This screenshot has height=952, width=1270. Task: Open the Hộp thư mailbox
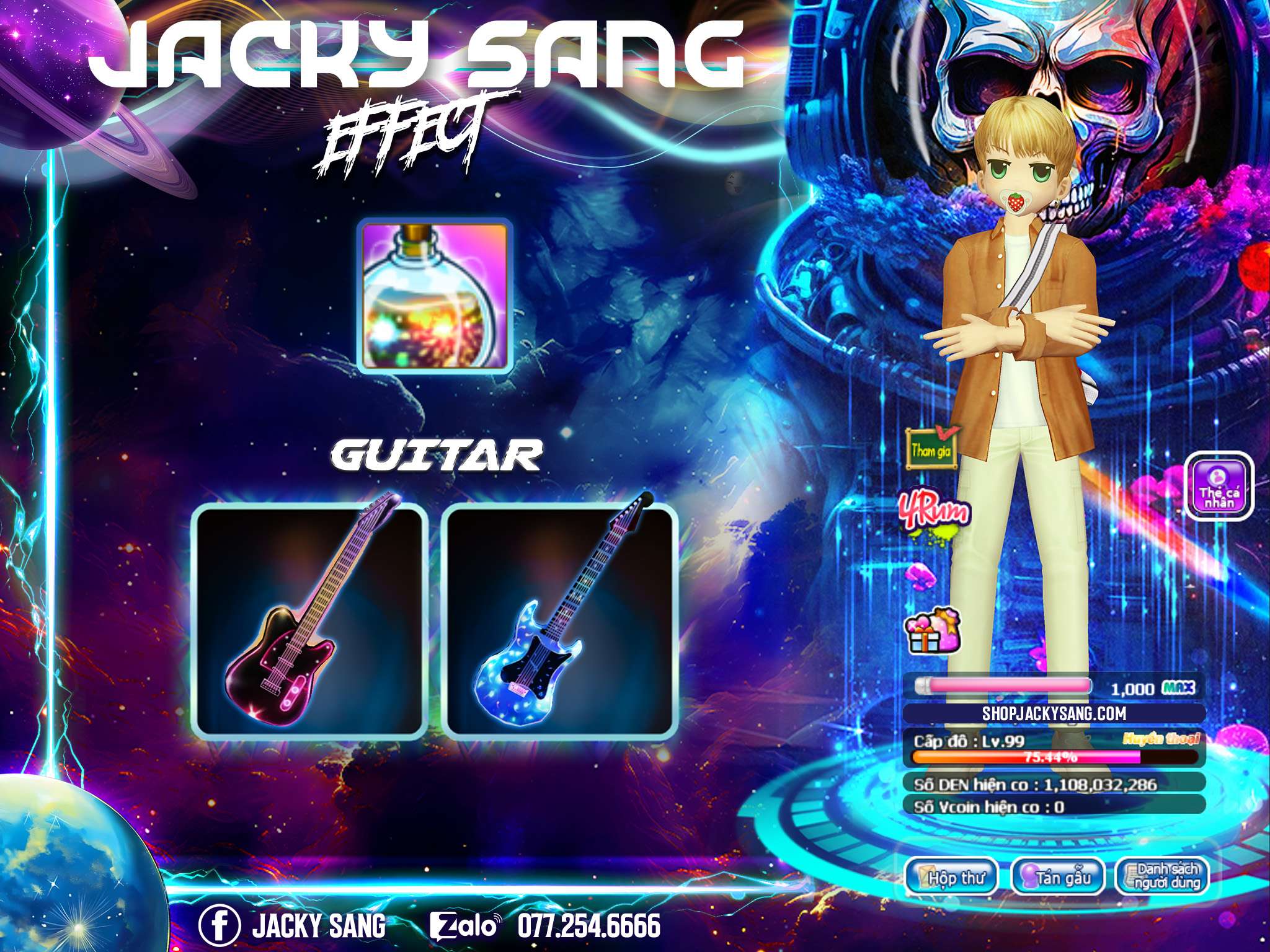click(951, 878)
